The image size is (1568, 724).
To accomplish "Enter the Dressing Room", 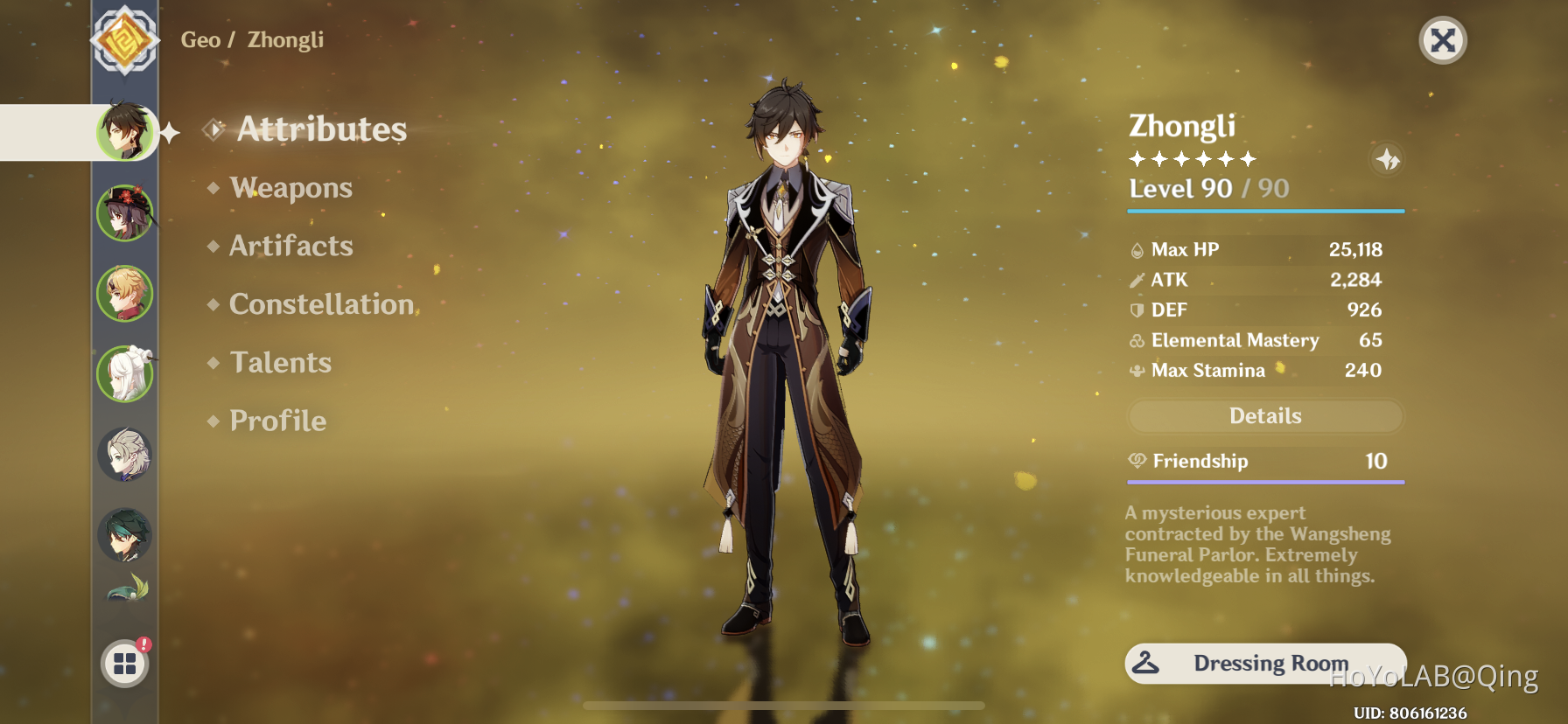I will 1266,663.
